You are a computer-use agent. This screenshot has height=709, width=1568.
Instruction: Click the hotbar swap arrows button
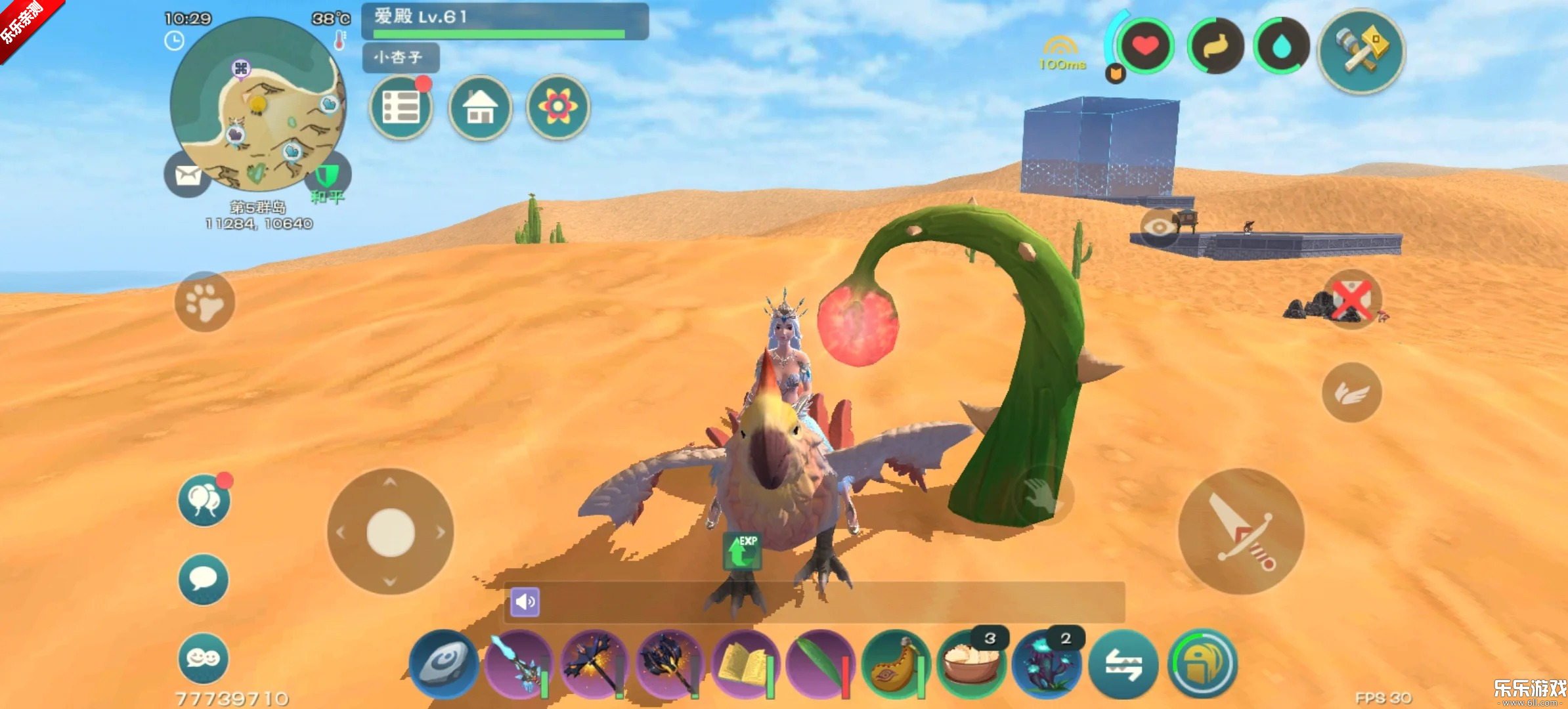[x=1123, y=664]
